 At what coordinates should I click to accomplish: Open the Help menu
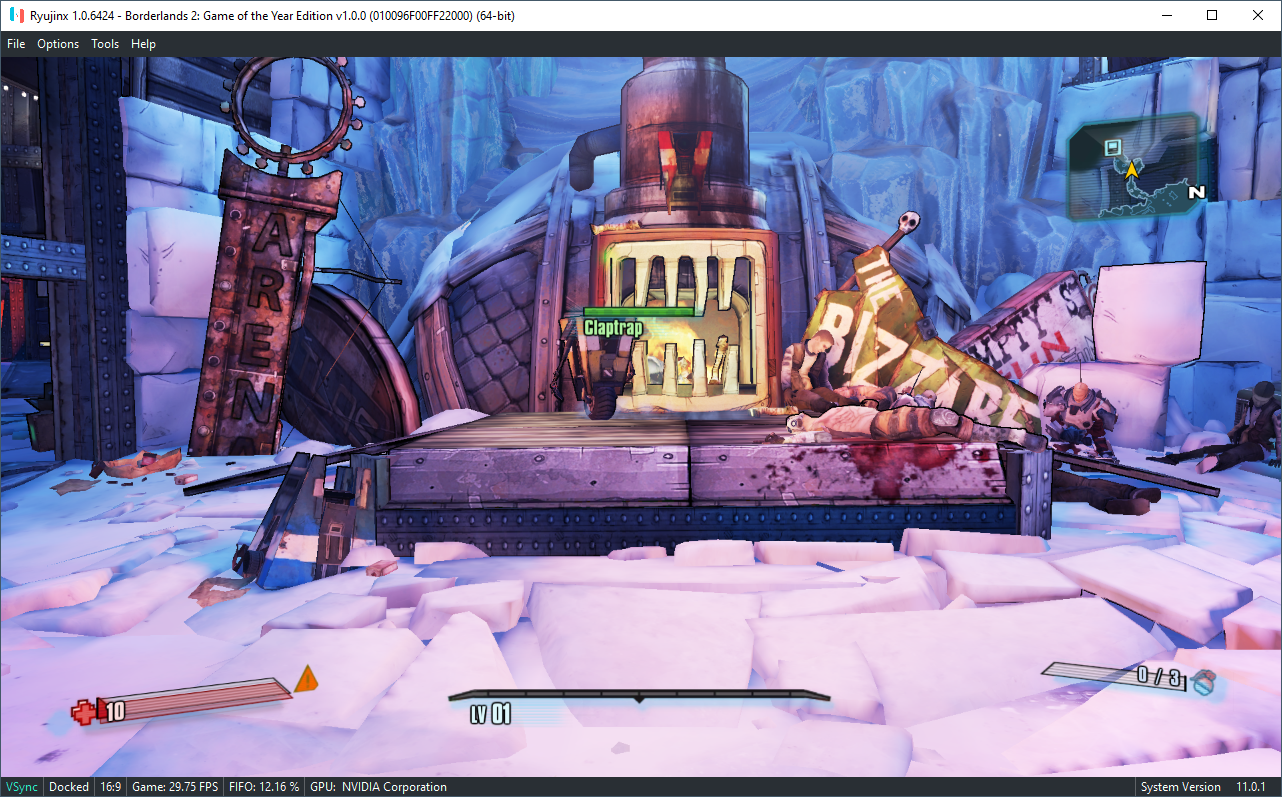143,43
